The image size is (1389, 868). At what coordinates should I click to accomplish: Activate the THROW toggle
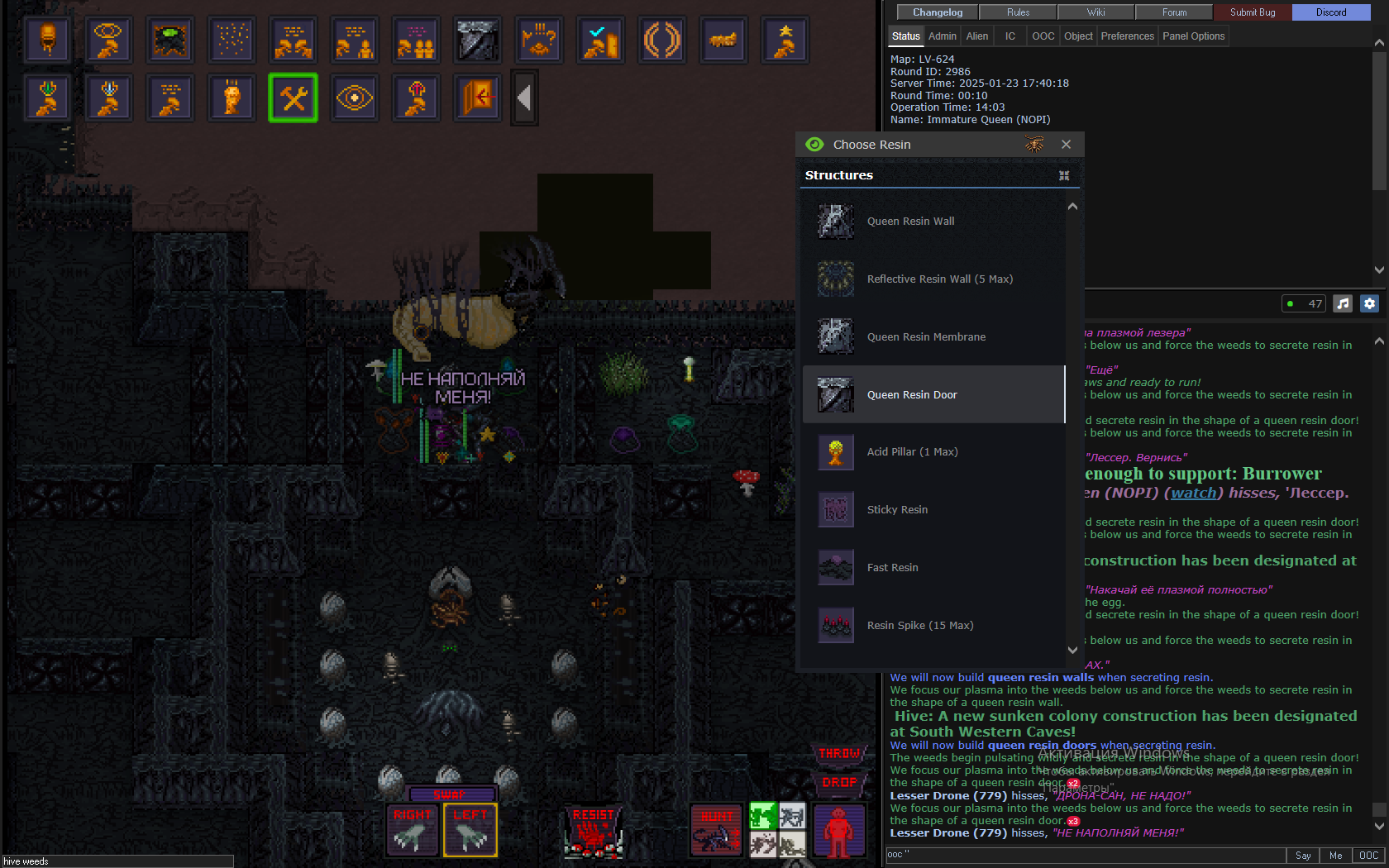[x=840, y=754]
